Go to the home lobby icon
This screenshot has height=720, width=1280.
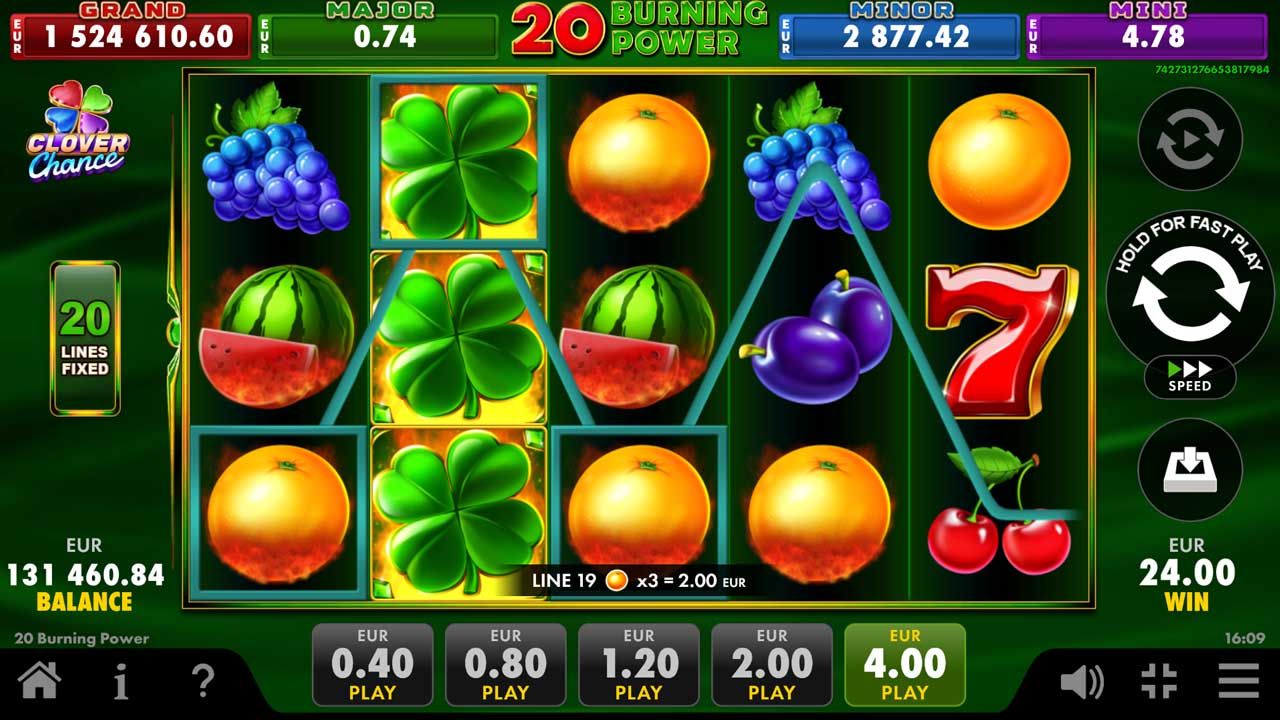tap(39, 682)
